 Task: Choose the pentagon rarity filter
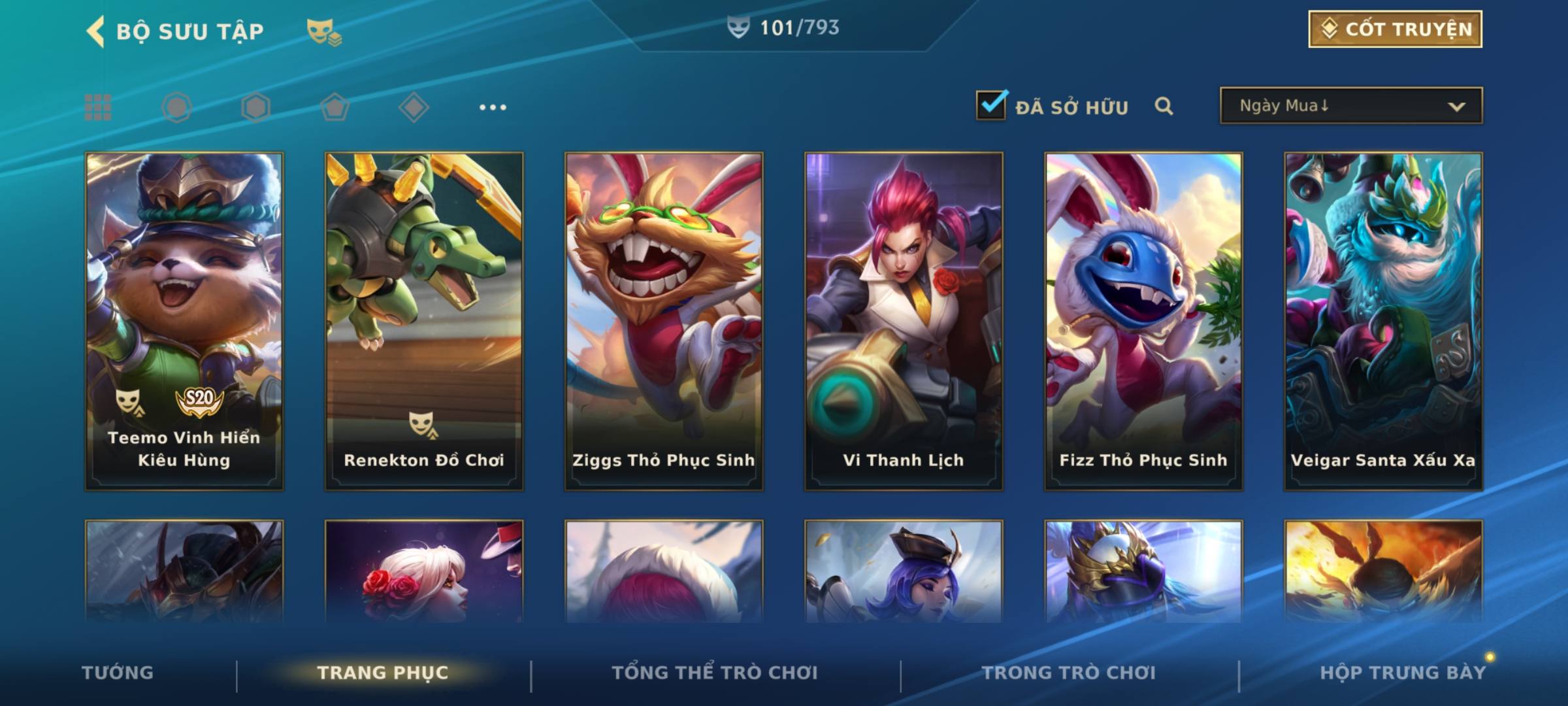(x=335, y=107)
